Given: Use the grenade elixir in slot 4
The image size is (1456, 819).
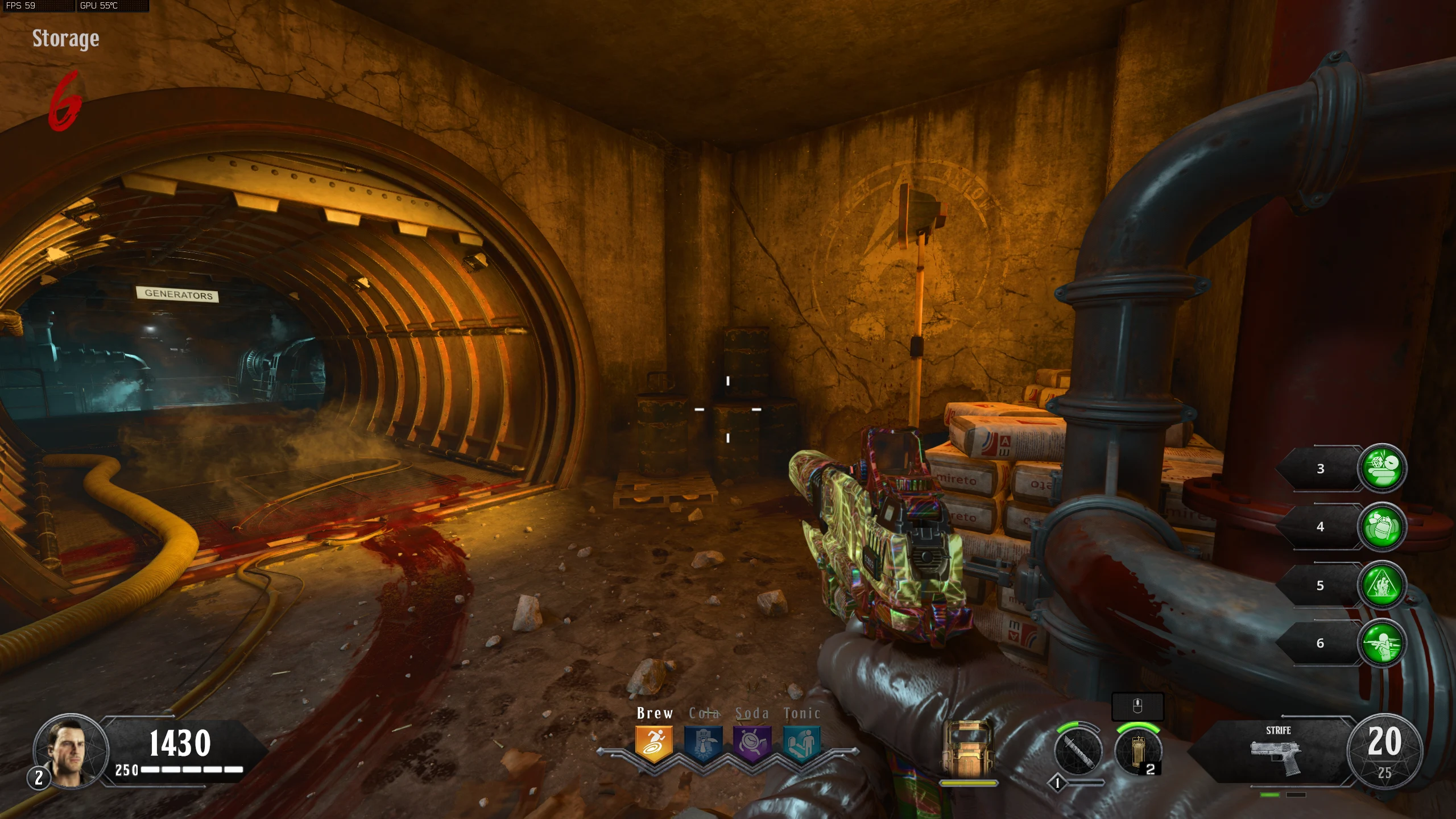Looking at the screenshot, I should pos(1382,527).
